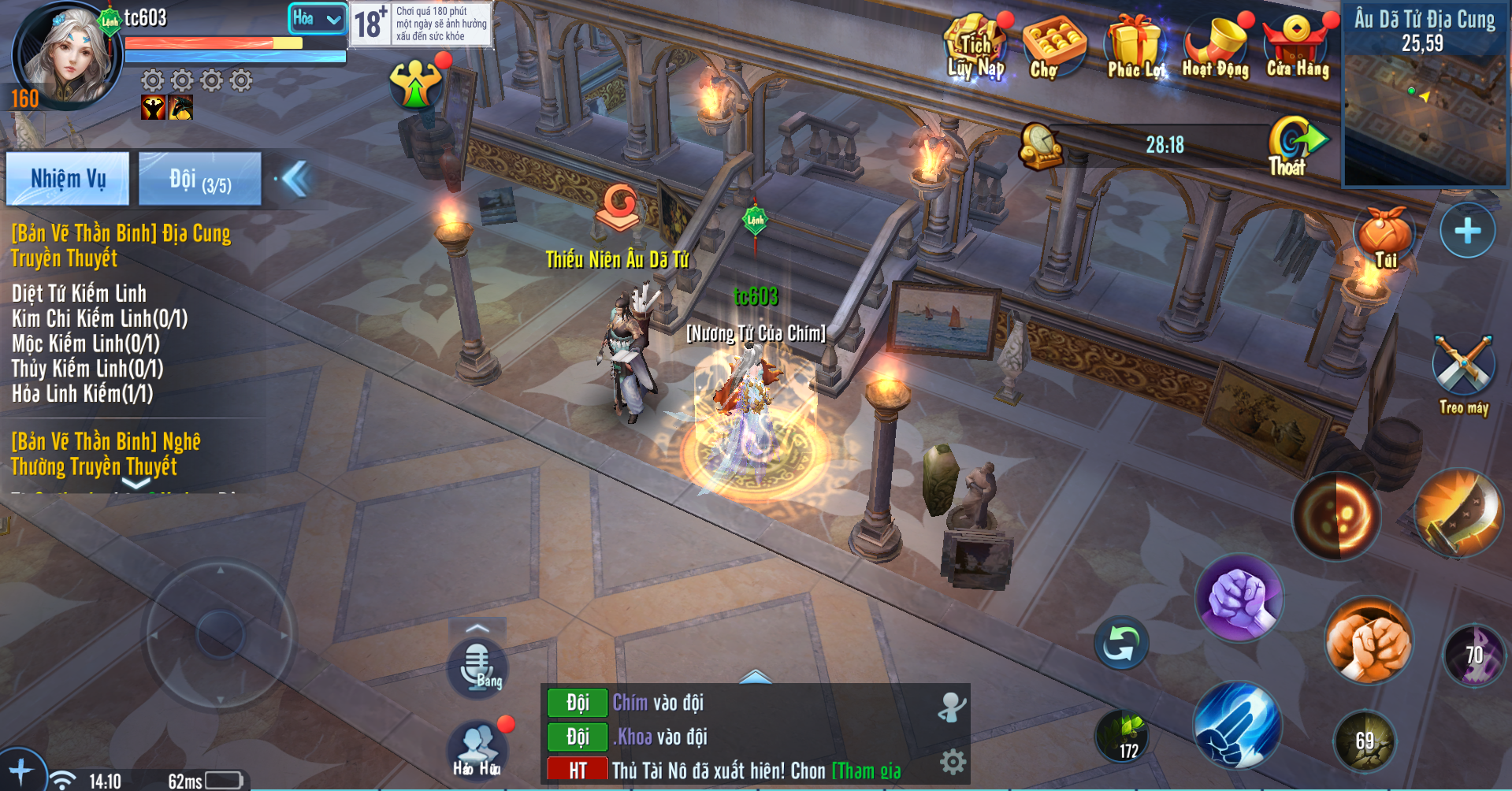Viewport: 1512px width, 791px height.
Task: Open the Hảo Hữu friends list
Action: [477, 748]
